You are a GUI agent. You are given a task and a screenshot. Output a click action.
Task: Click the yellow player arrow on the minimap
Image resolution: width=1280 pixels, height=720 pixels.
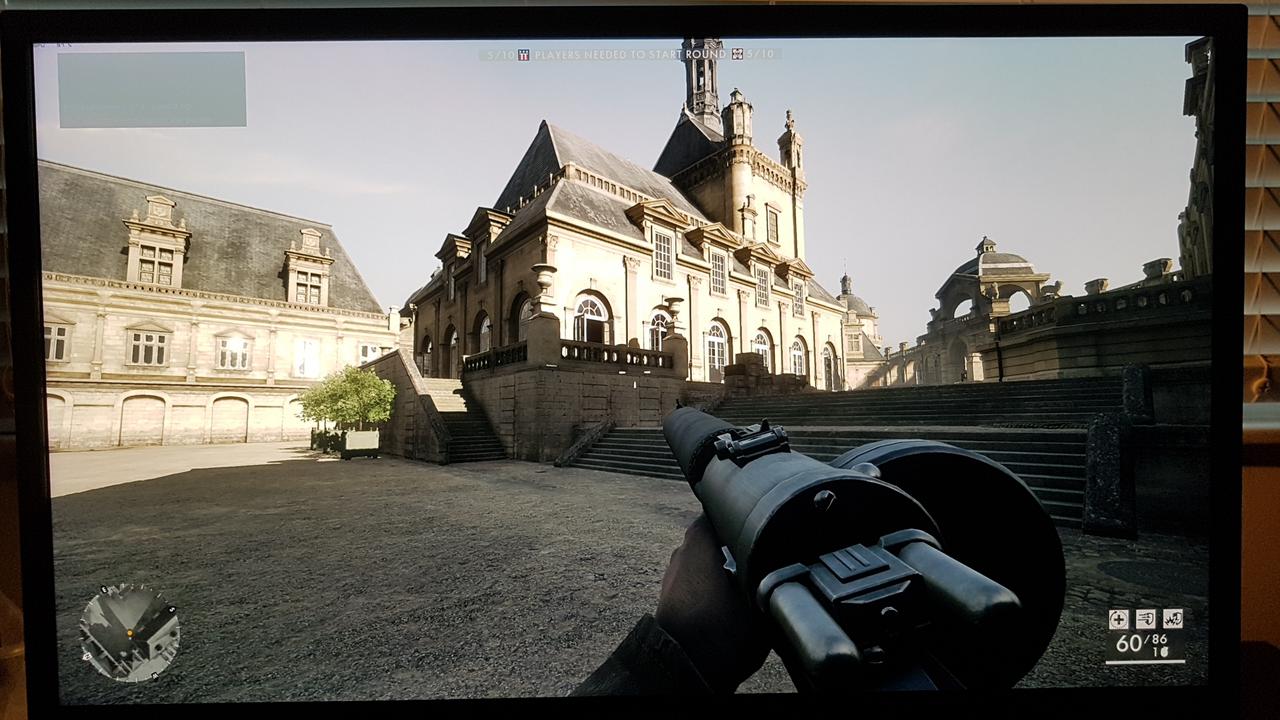(130, 633)
